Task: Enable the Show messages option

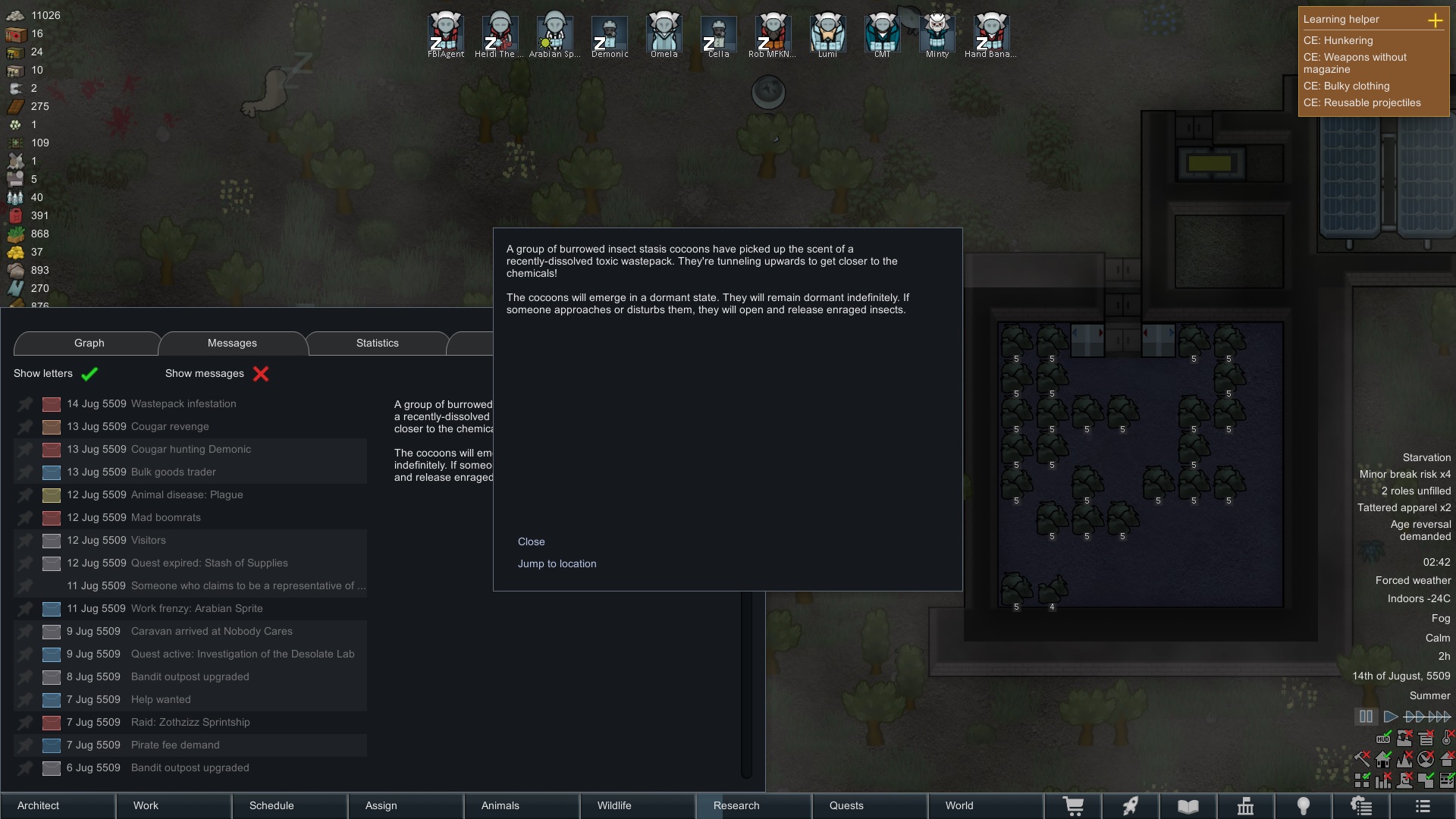Action: [261, 374]
